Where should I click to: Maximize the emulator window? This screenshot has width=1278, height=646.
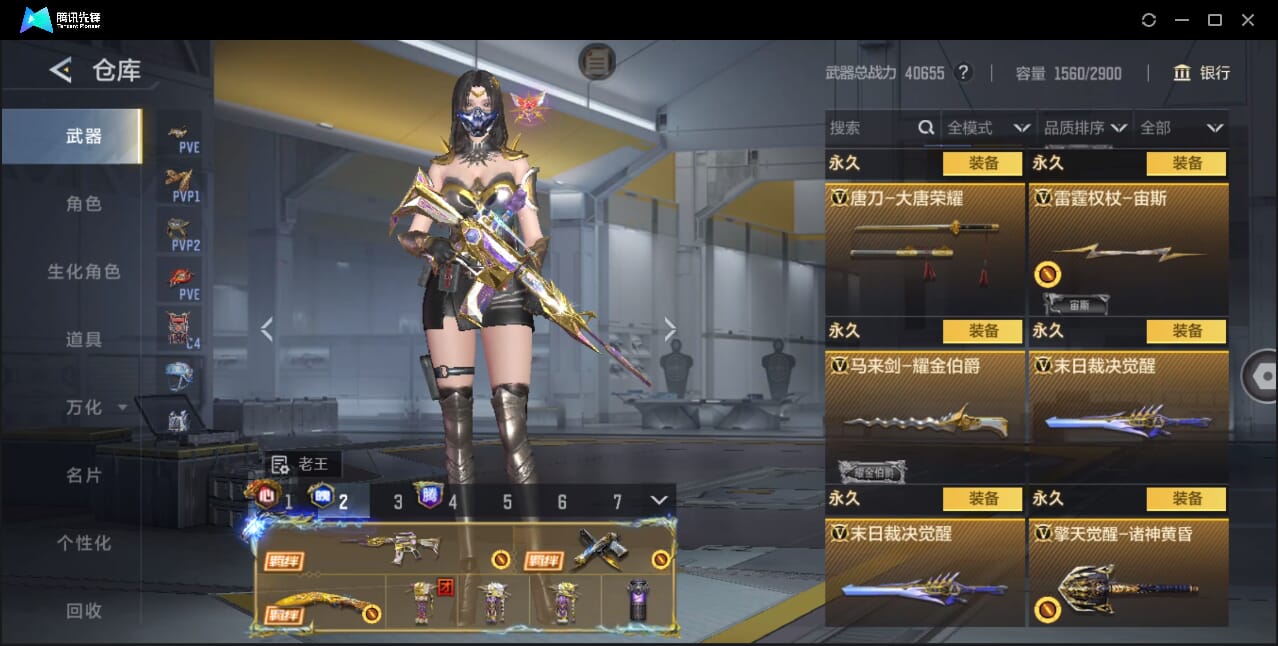(1215, 20)
